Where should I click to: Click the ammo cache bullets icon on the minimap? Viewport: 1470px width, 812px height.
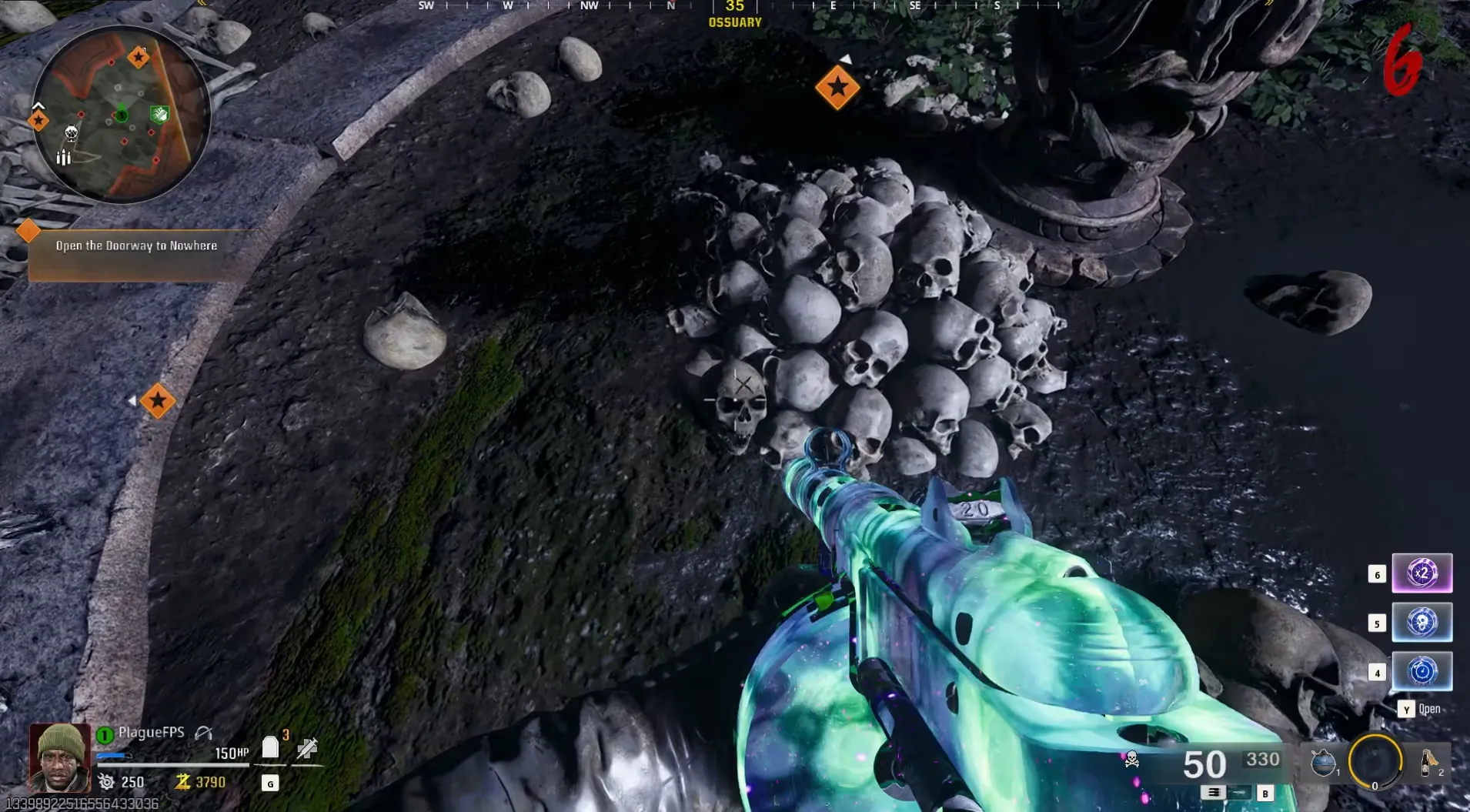(x=64, y=158)
